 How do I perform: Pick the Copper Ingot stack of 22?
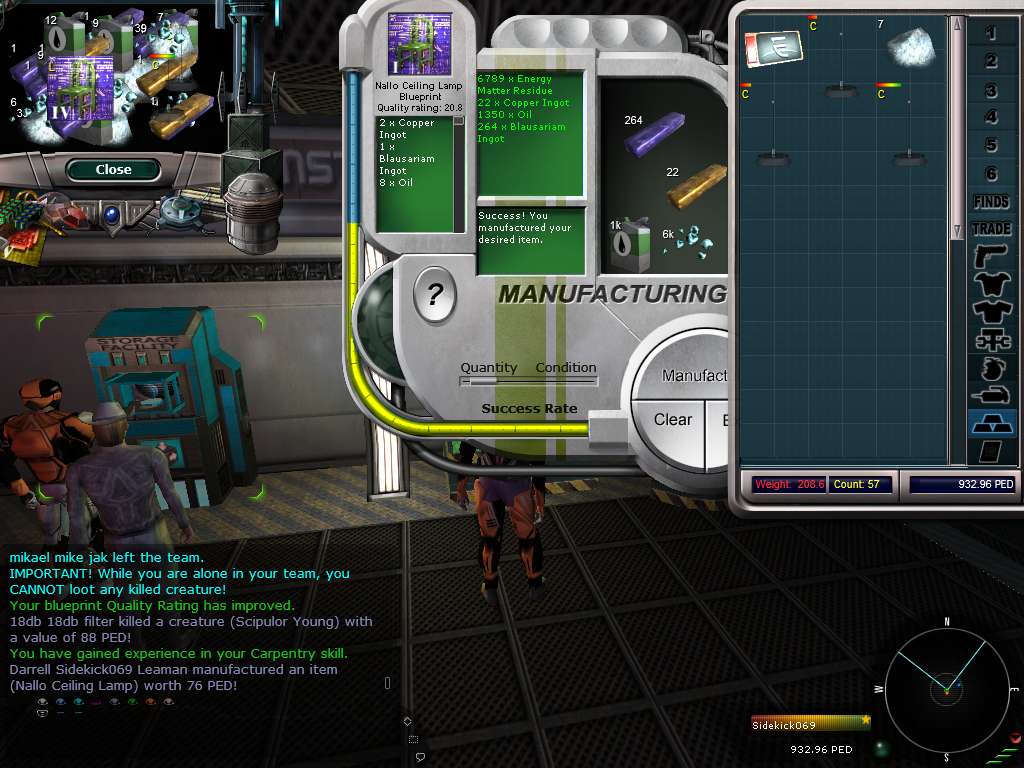696,185
